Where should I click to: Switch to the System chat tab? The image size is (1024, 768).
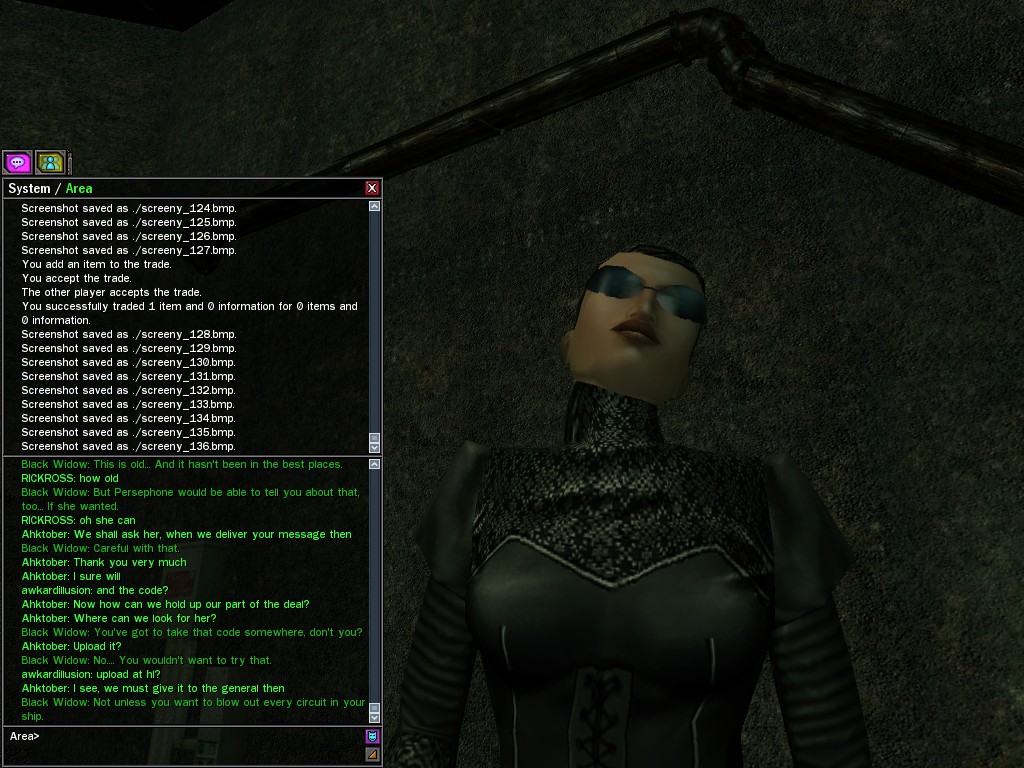[x=29, y=188]
